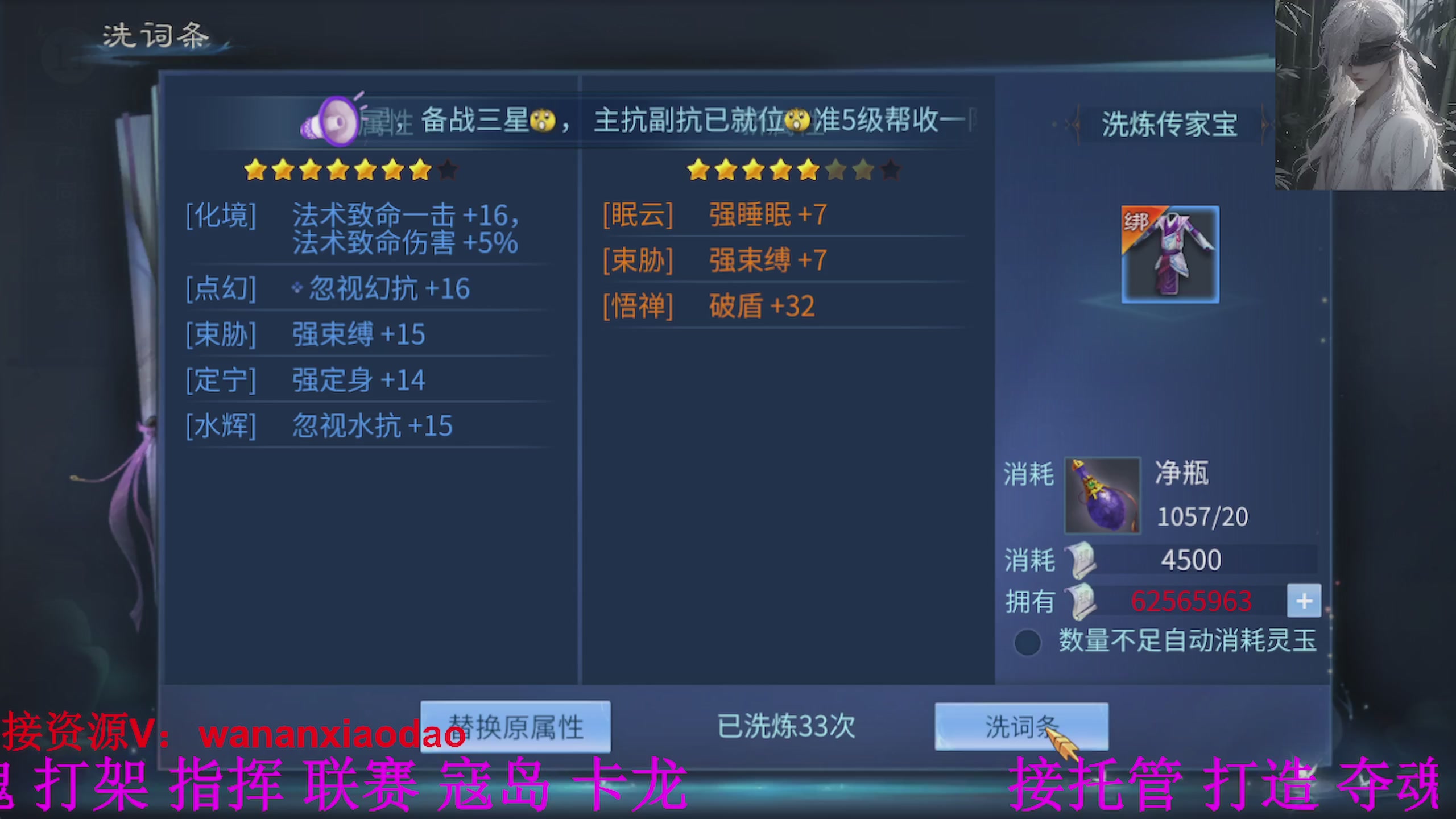Click the first gold star above 化境 attributes
Image resolution: width=1456 pixels, height=819 pixels.
pos(254,169)
